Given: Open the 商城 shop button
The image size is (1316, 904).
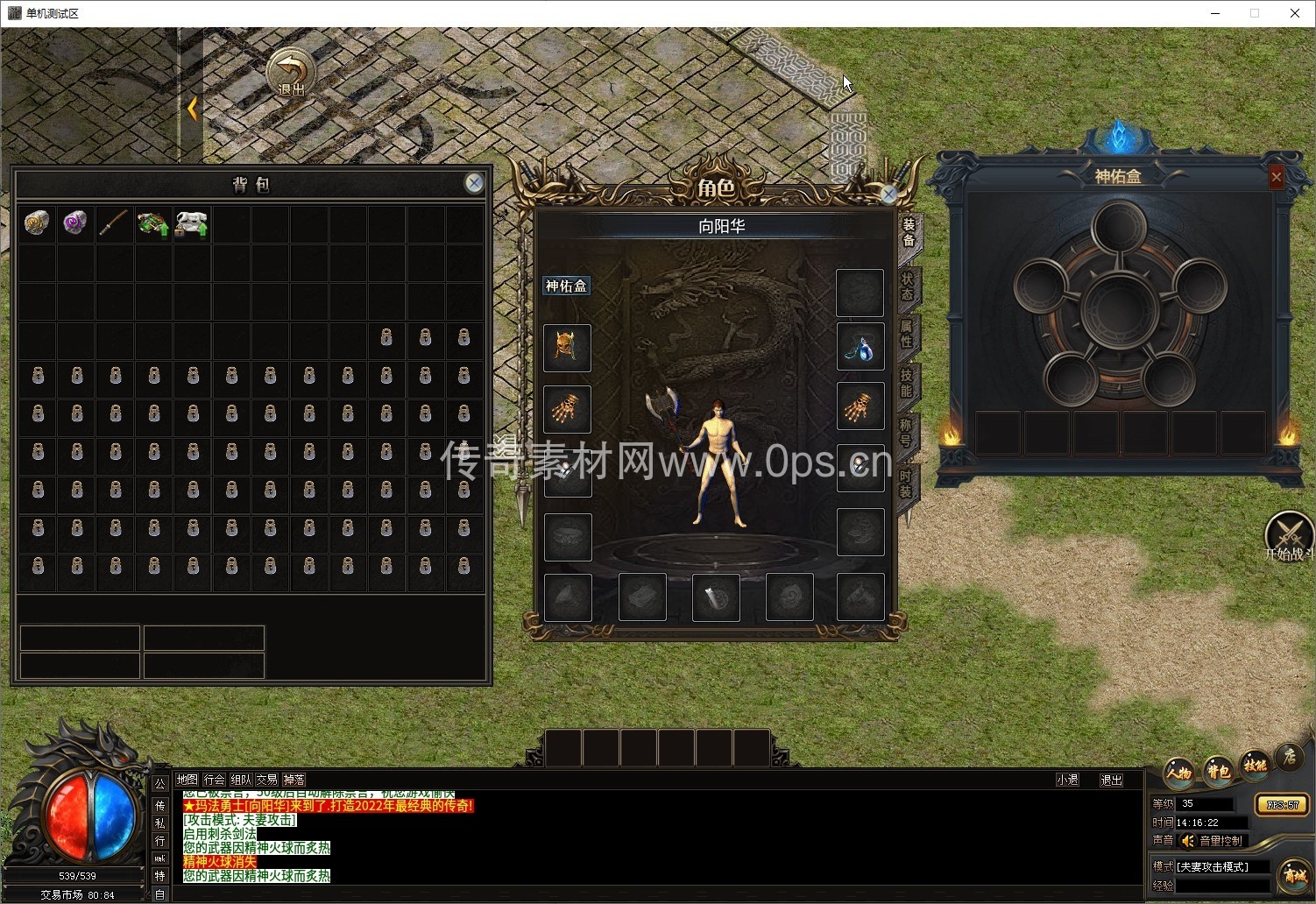Looking at the screenshot, I should click(1294, 874).
